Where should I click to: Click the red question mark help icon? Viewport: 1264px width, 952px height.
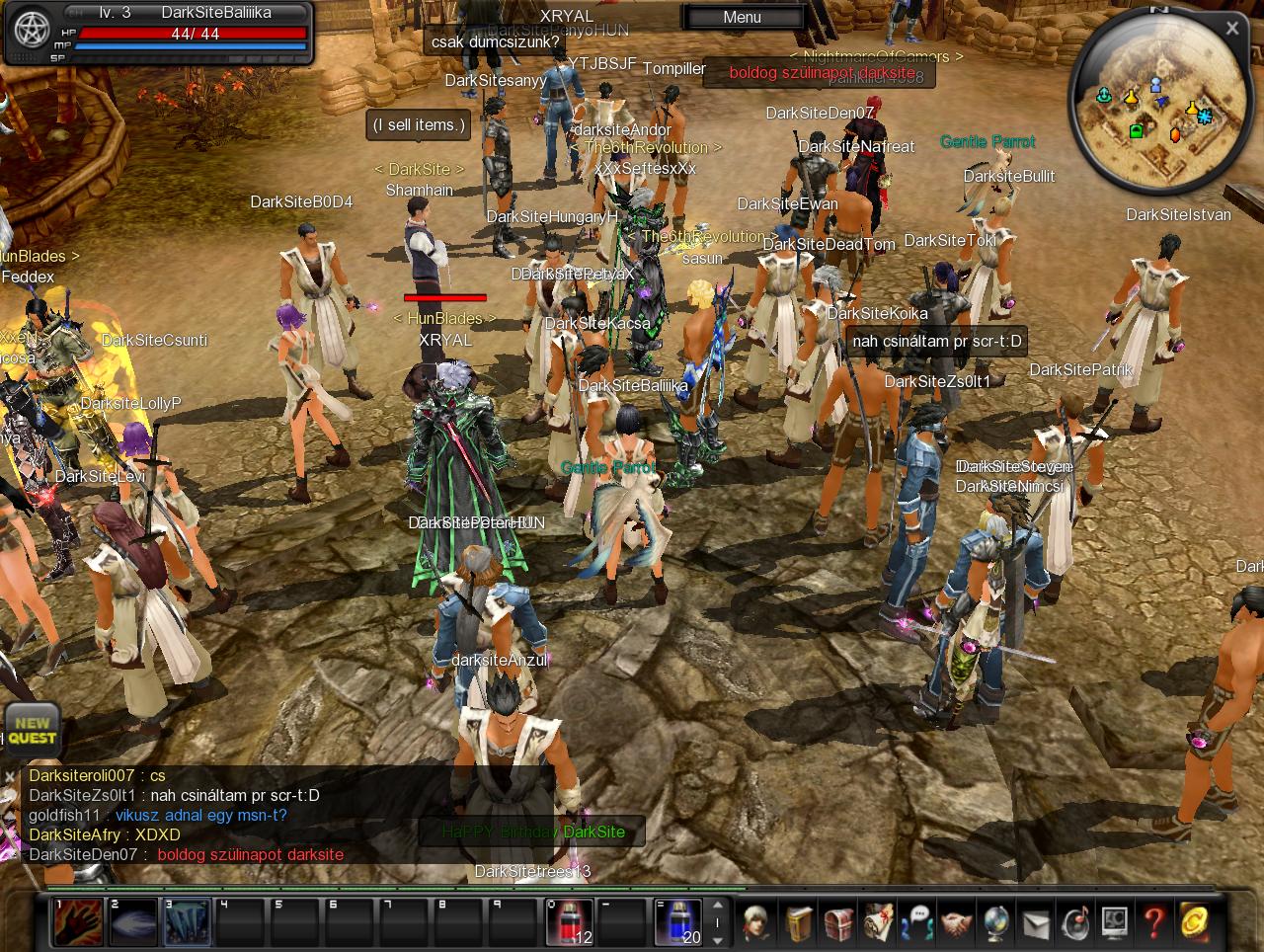(x=1154, y=923)
